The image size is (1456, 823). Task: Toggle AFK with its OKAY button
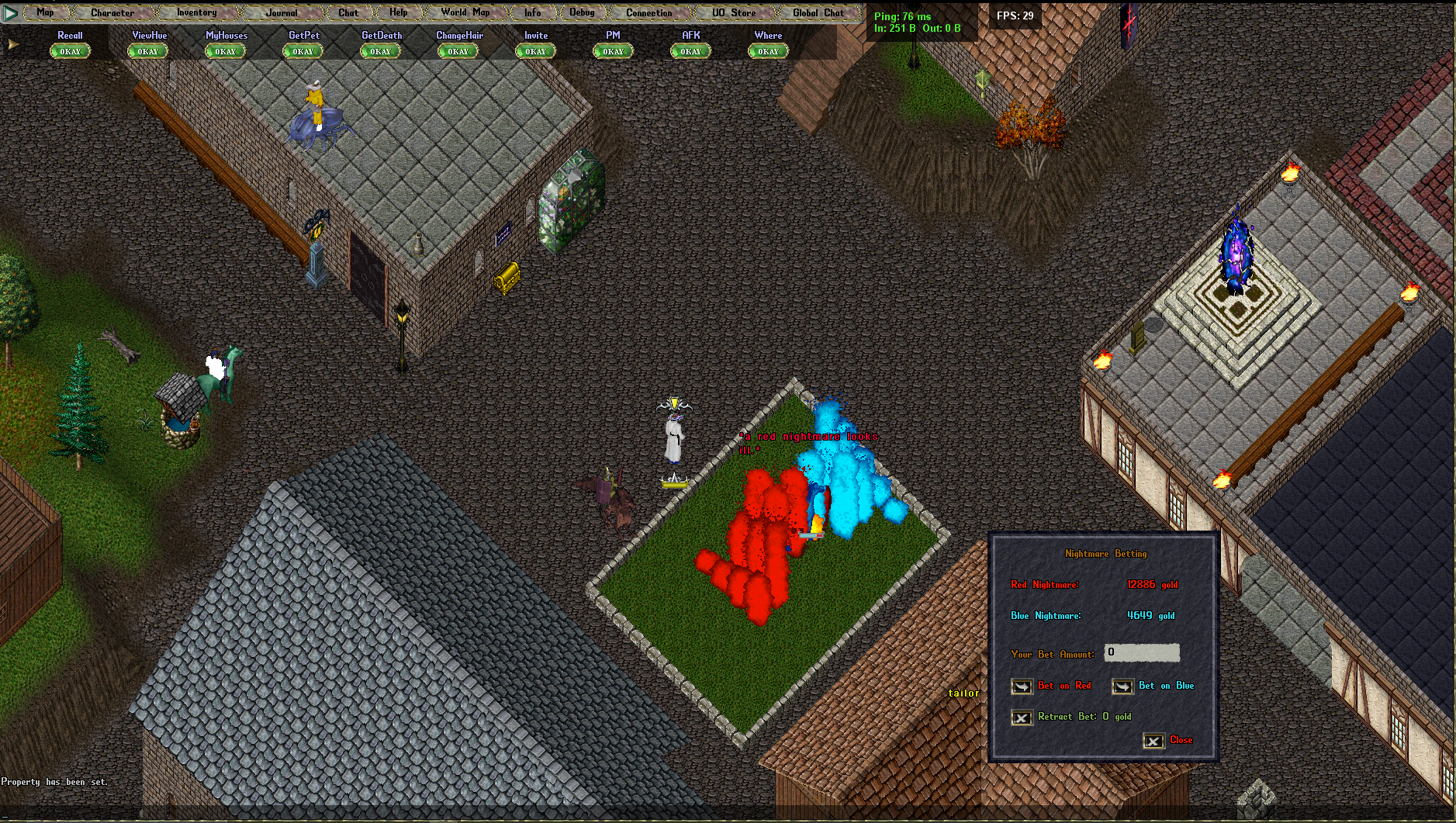tap(690, 51)
